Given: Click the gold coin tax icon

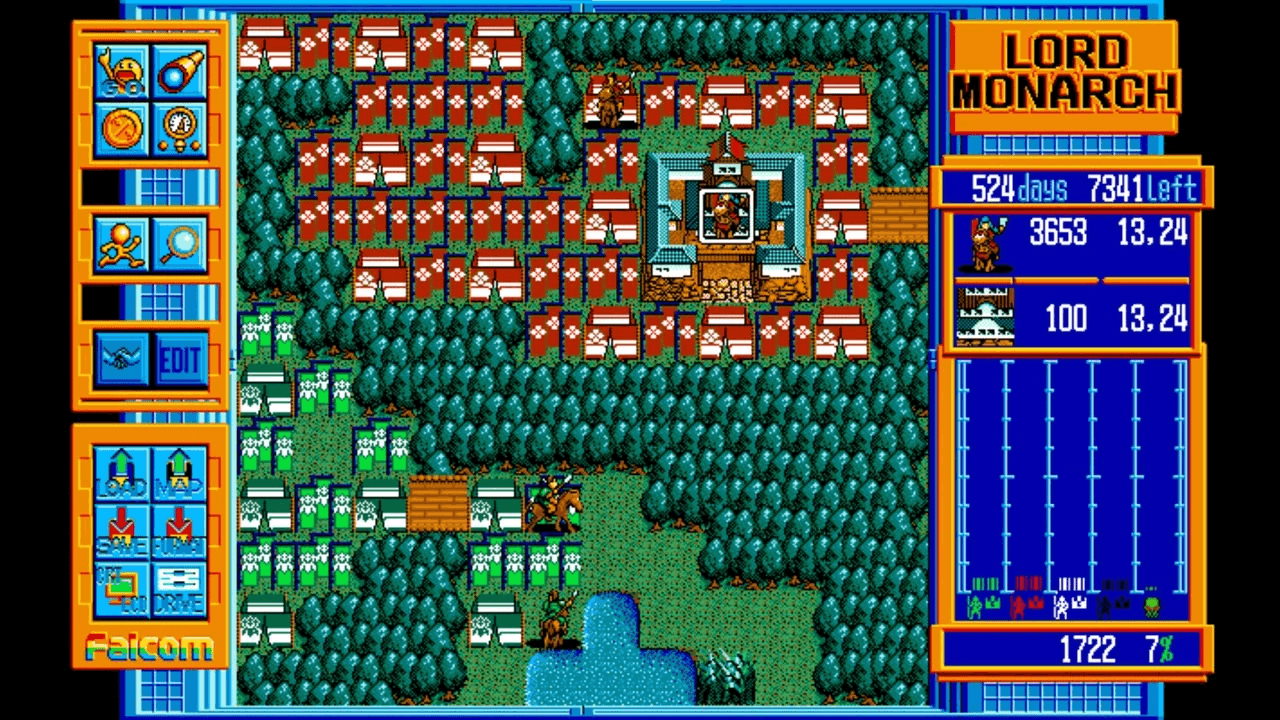Looking at the screenshot, I should (120, 128).
